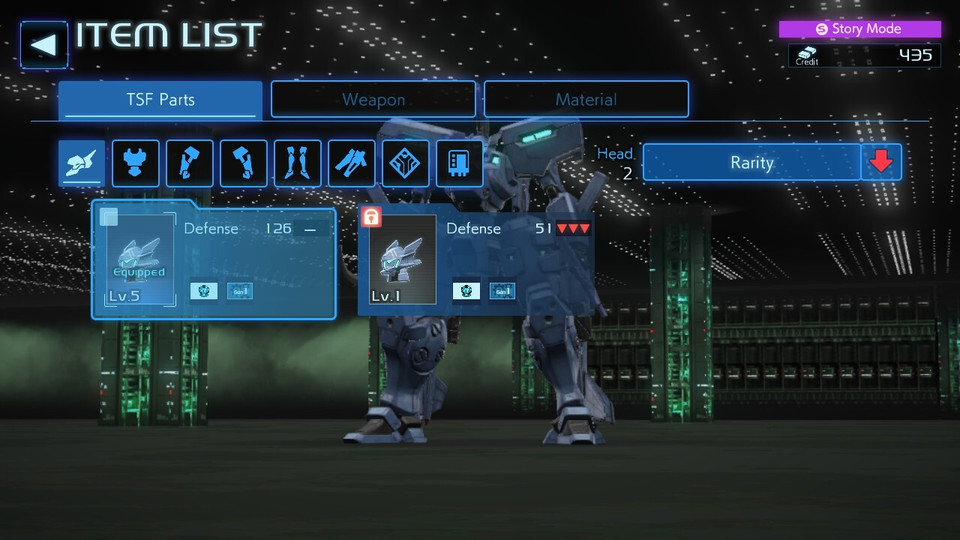
Task: Filter by the legs parts icon
Action: [298, 163]
